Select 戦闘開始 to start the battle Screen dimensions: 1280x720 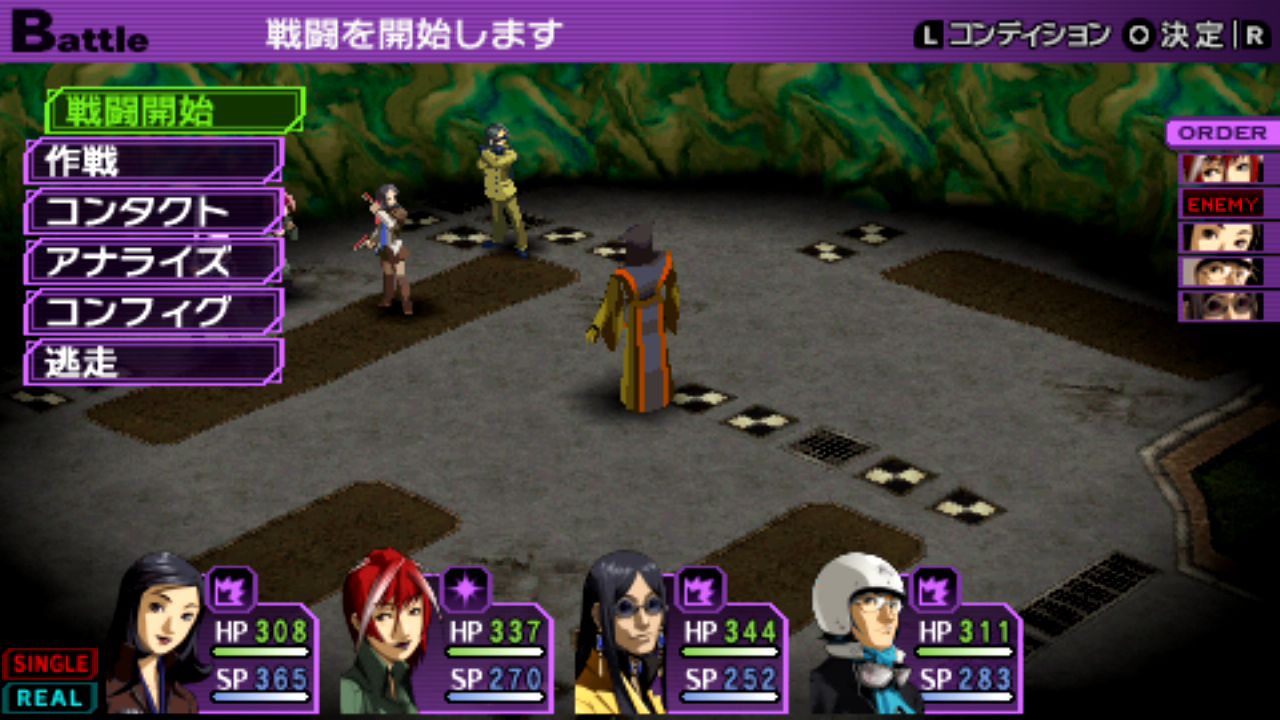(x=174, y=111)
